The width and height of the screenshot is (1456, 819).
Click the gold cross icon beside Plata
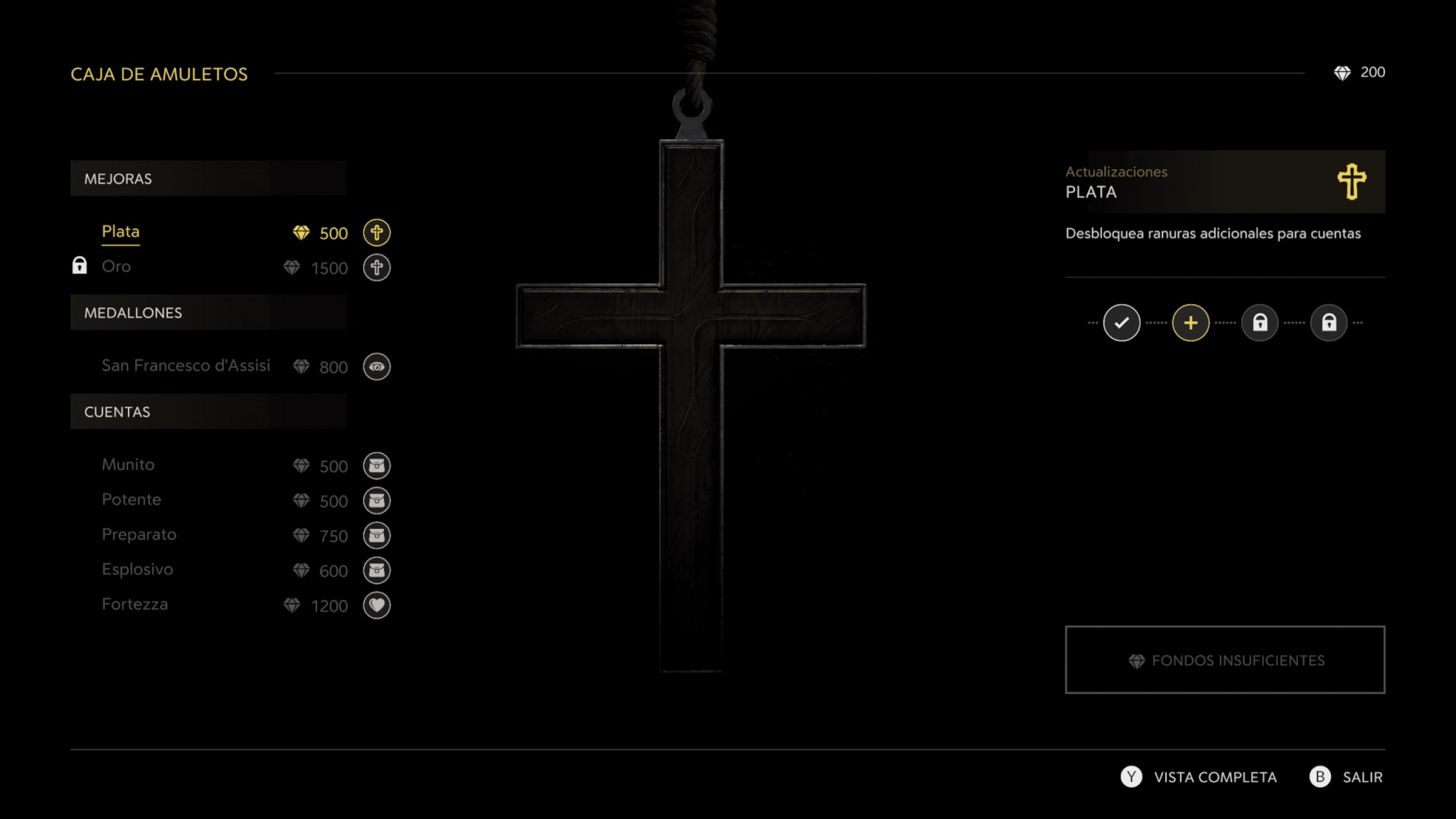pyautogui.click(x=377, y=232)
